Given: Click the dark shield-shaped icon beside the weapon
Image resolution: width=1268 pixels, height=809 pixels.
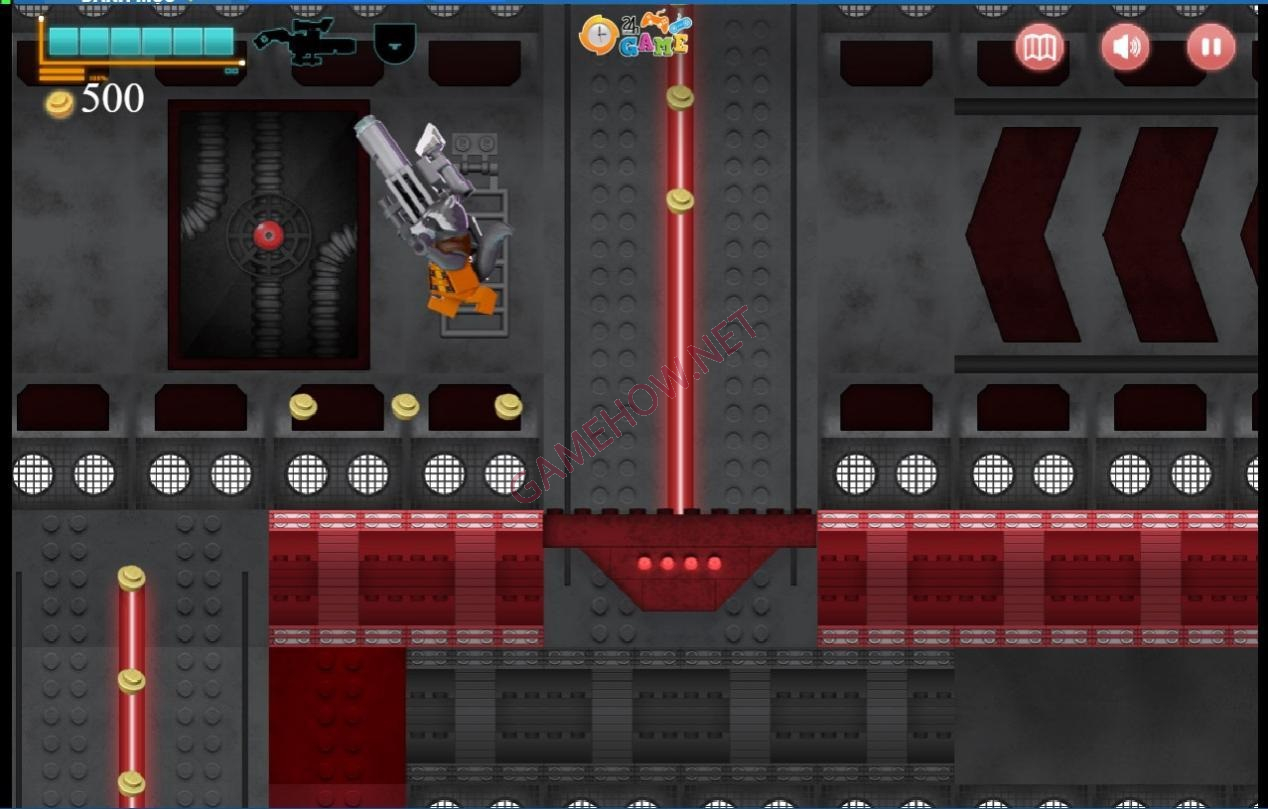Looking at the screenshot, I should (394, 44).
